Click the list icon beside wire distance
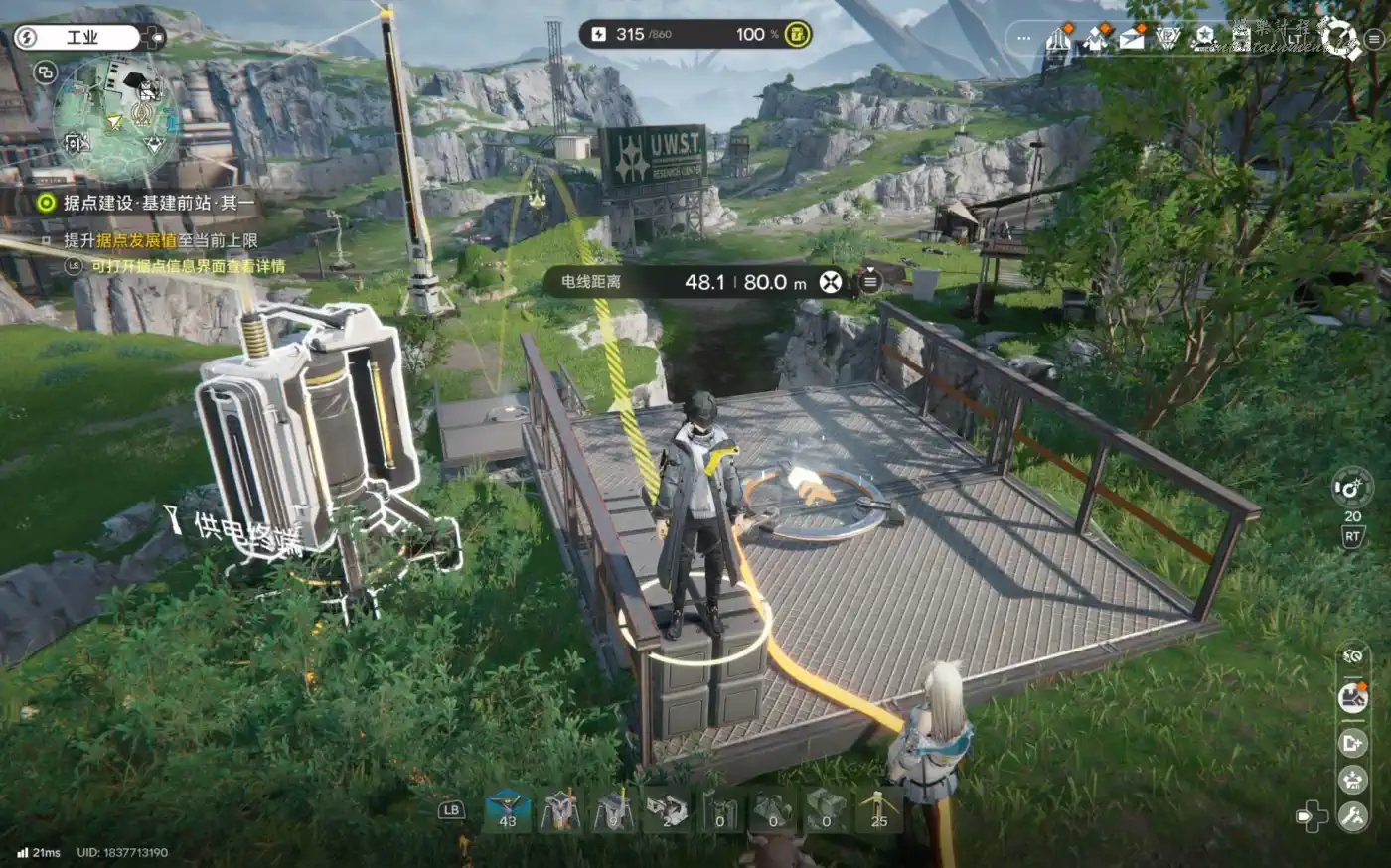This screenshot has width=1391, height=868. click(x=869, y=281)
